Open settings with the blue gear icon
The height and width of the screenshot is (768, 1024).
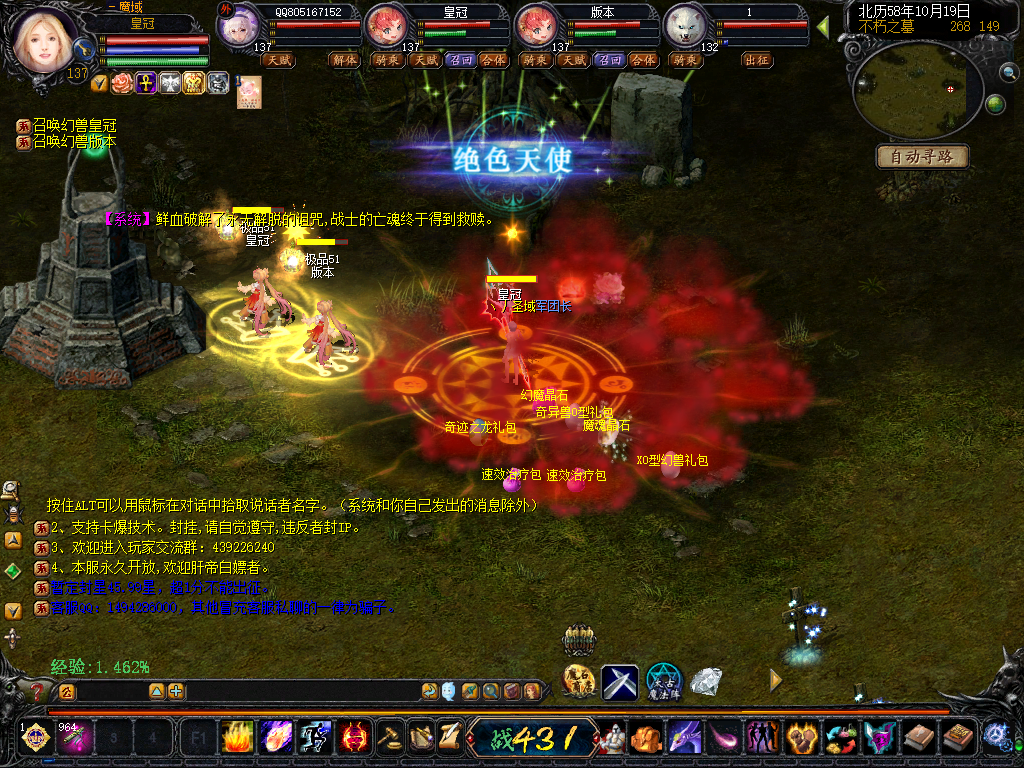995,737
